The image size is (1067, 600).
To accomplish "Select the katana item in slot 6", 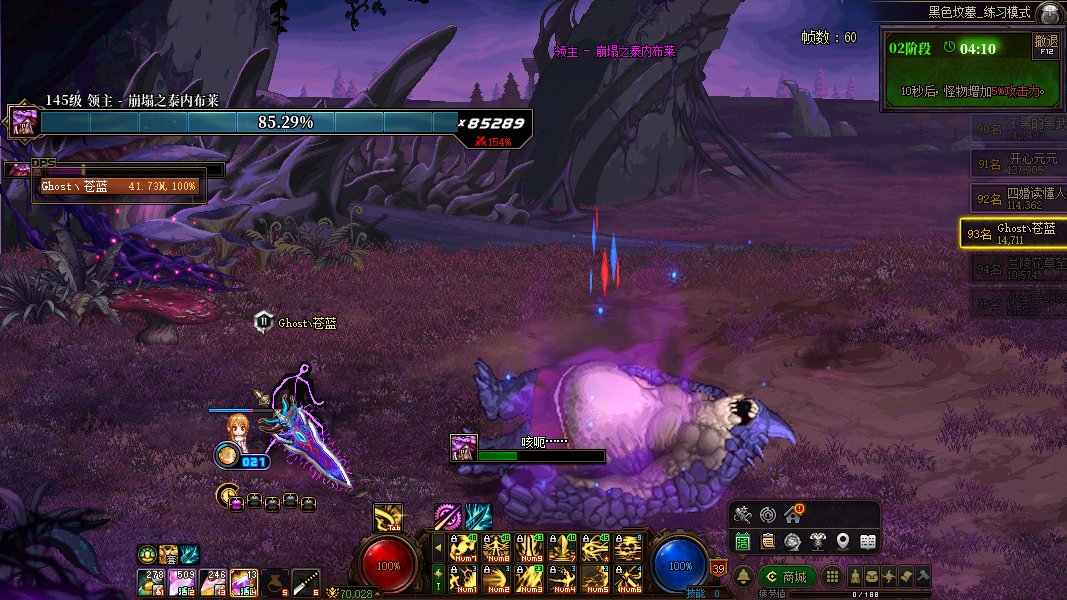I will [305, 581].
